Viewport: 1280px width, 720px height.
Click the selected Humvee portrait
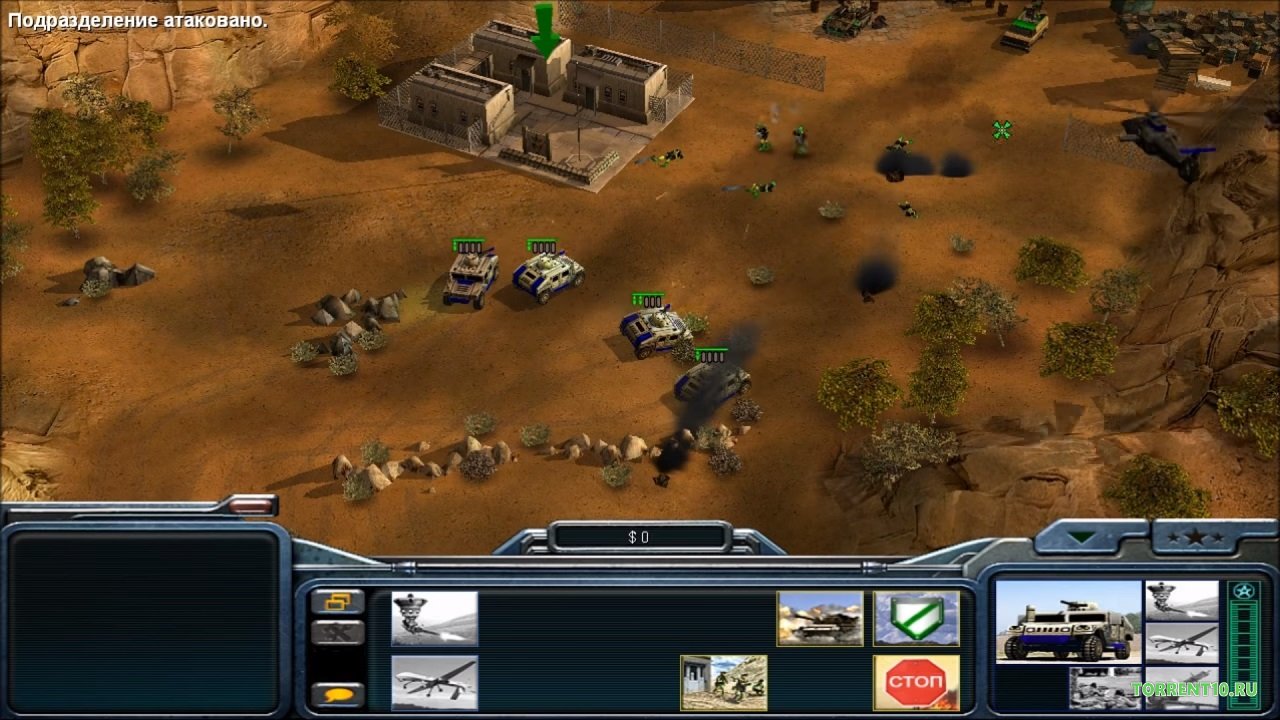click(1068, 622)
